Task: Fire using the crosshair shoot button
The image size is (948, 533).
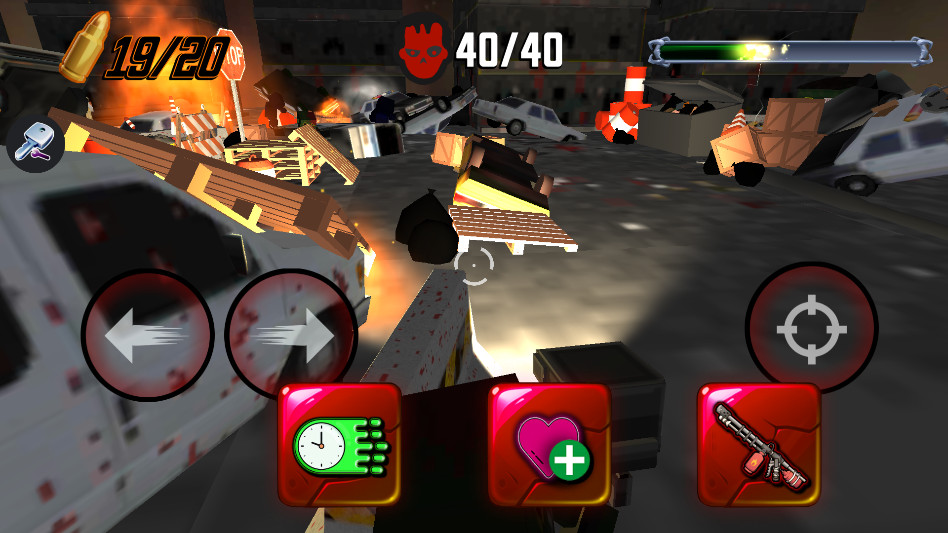Action: pyautogui.click(x=811, y=327)
